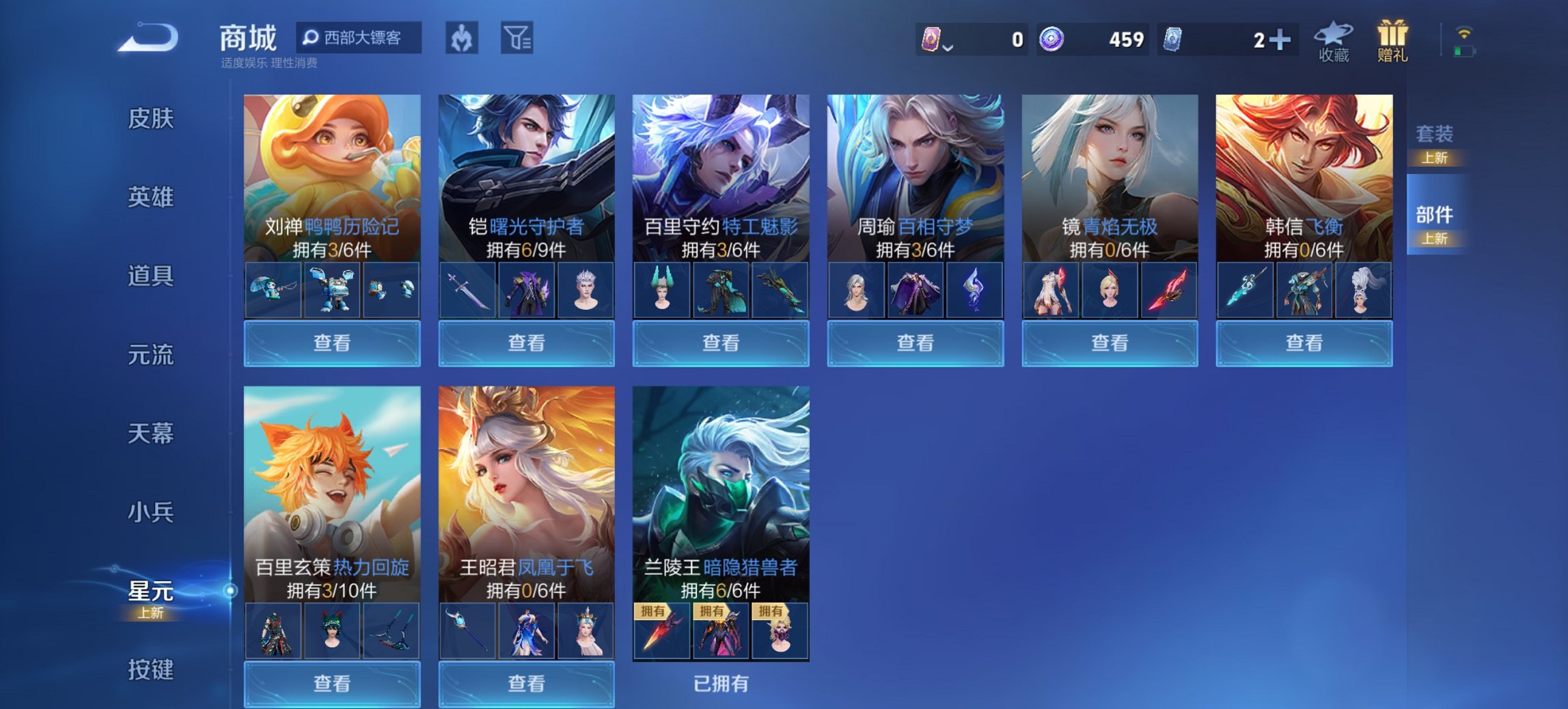
Task: Click the 已拥有 label on 兰陵王 card
Action: pos(721,684)
